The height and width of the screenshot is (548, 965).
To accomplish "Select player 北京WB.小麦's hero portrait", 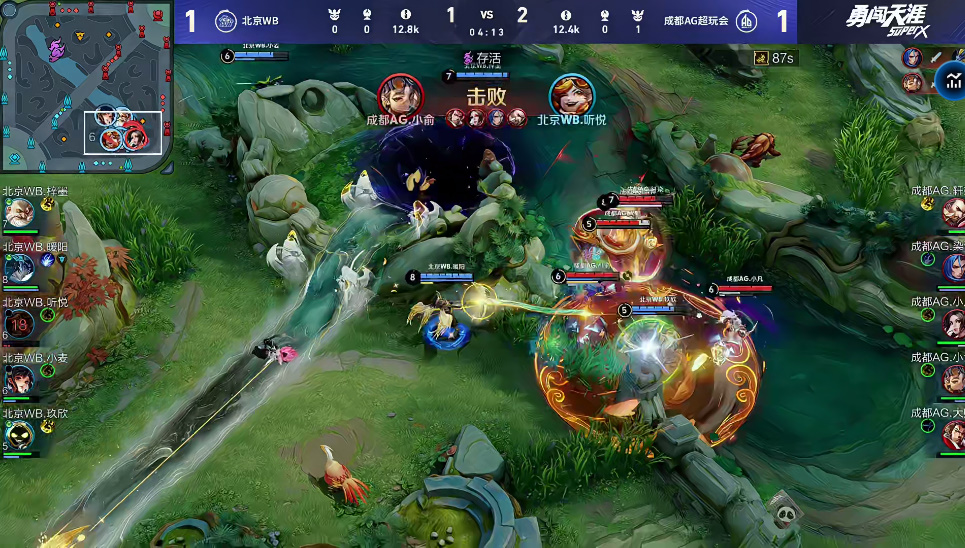I will point(19,378).
